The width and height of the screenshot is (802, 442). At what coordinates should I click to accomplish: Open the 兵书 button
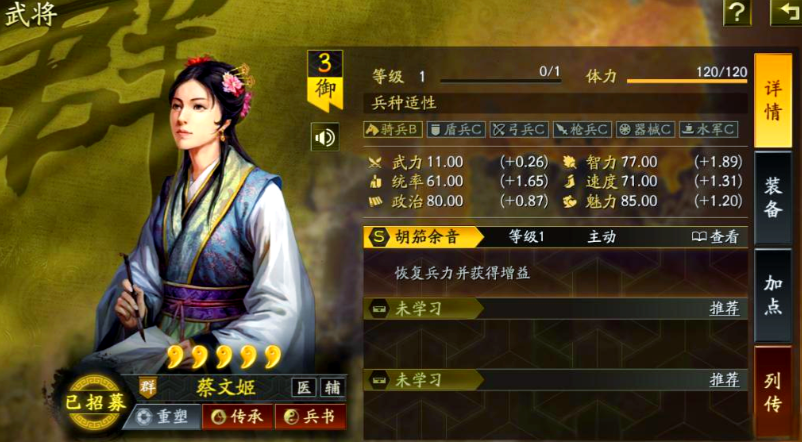(x=310, y=417)
